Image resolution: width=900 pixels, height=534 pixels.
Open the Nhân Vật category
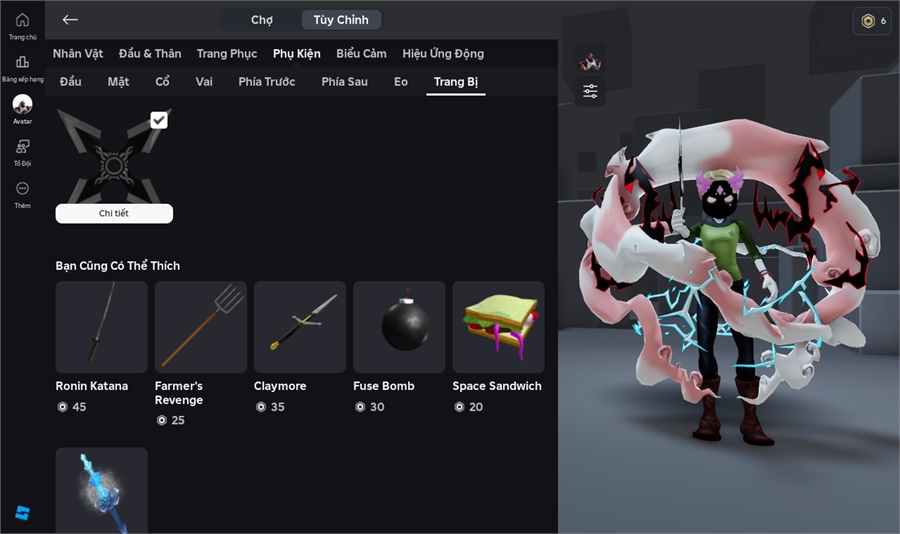point(79,54)
